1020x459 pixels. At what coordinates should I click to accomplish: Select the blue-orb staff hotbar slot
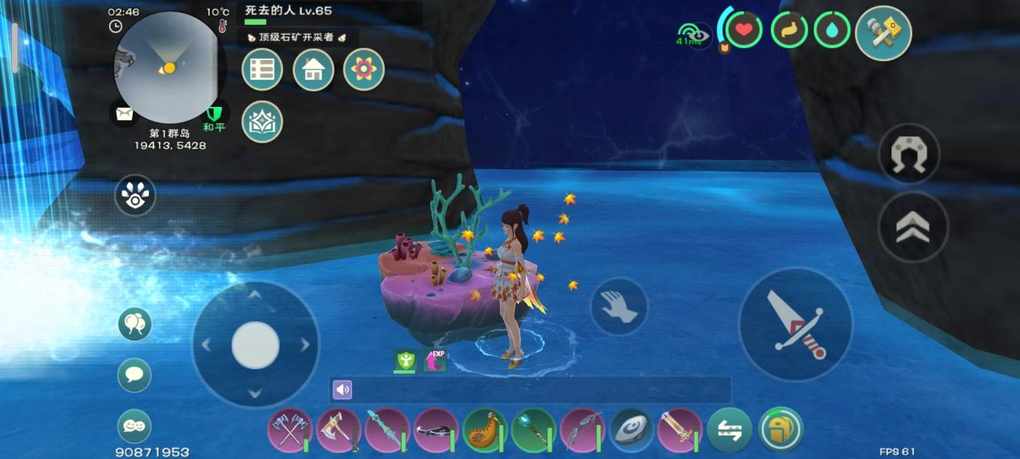(x=533, y=431)
